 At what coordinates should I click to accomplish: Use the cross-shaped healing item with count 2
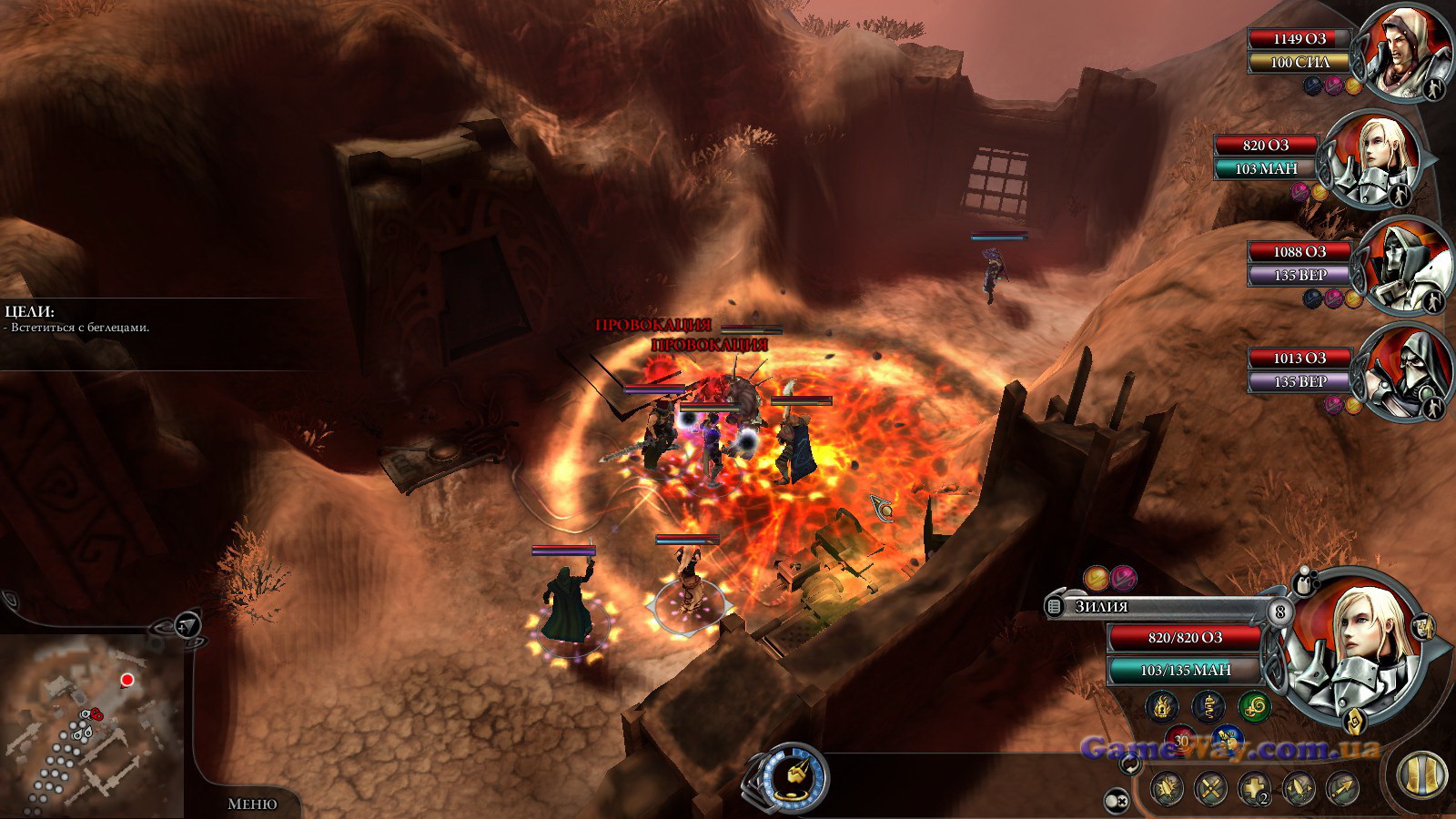[x=1254, y=788]
